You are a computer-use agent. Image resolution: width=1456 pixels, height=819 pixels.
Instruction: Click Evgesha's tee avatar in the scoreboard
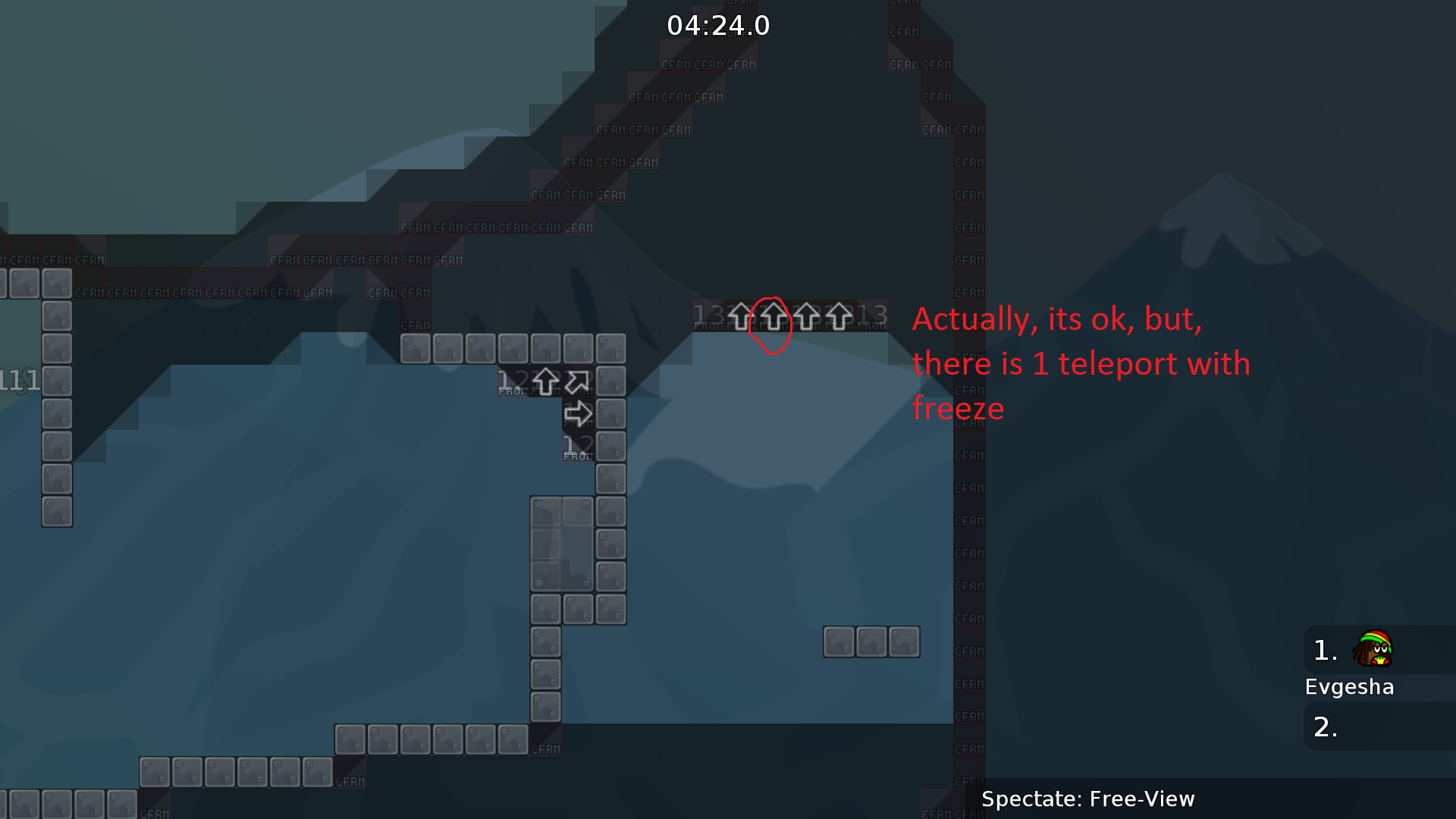tap(1374, 649)
